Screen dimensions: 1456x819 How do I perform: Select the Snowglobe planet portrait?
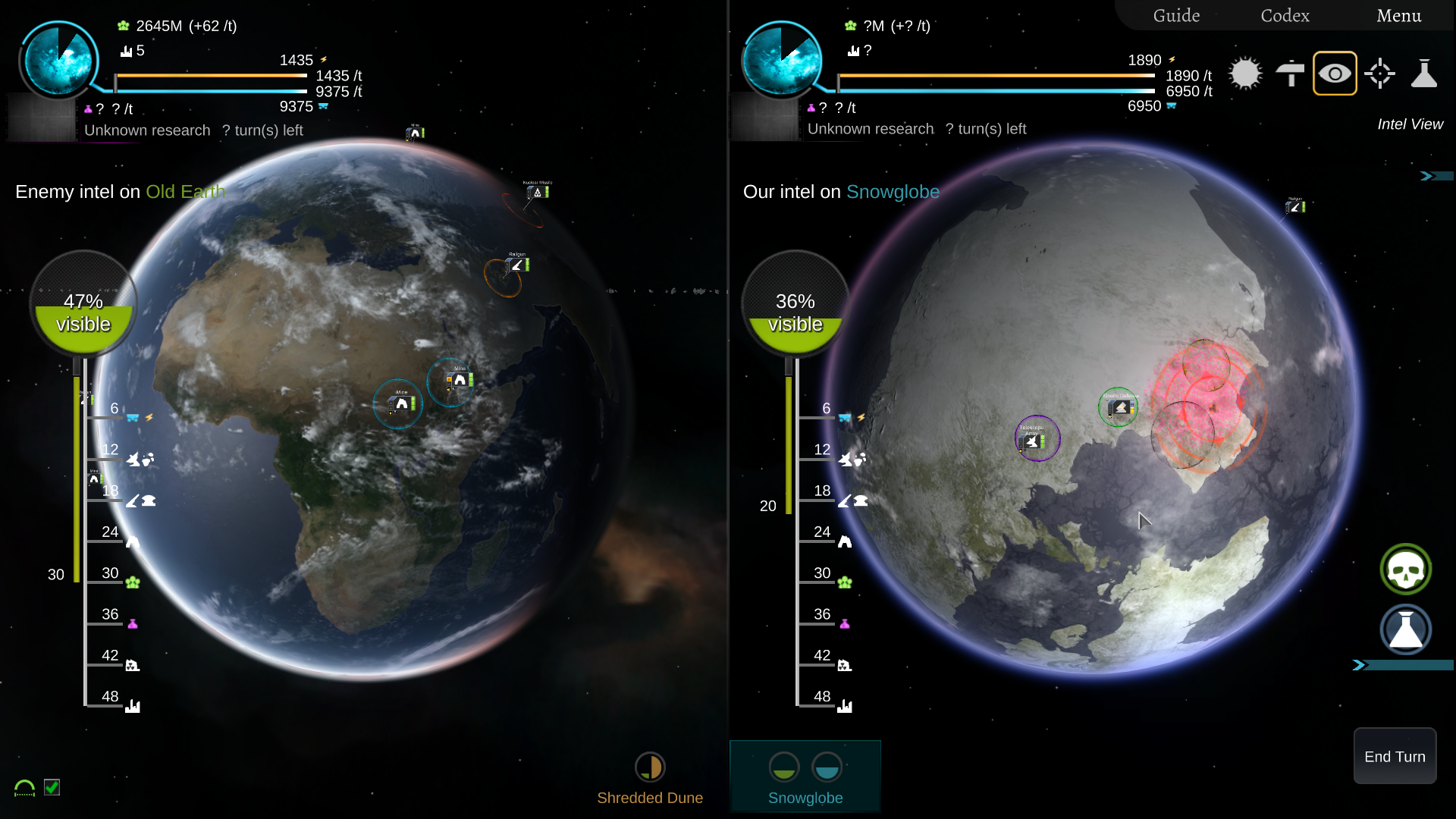coord(782,59)
